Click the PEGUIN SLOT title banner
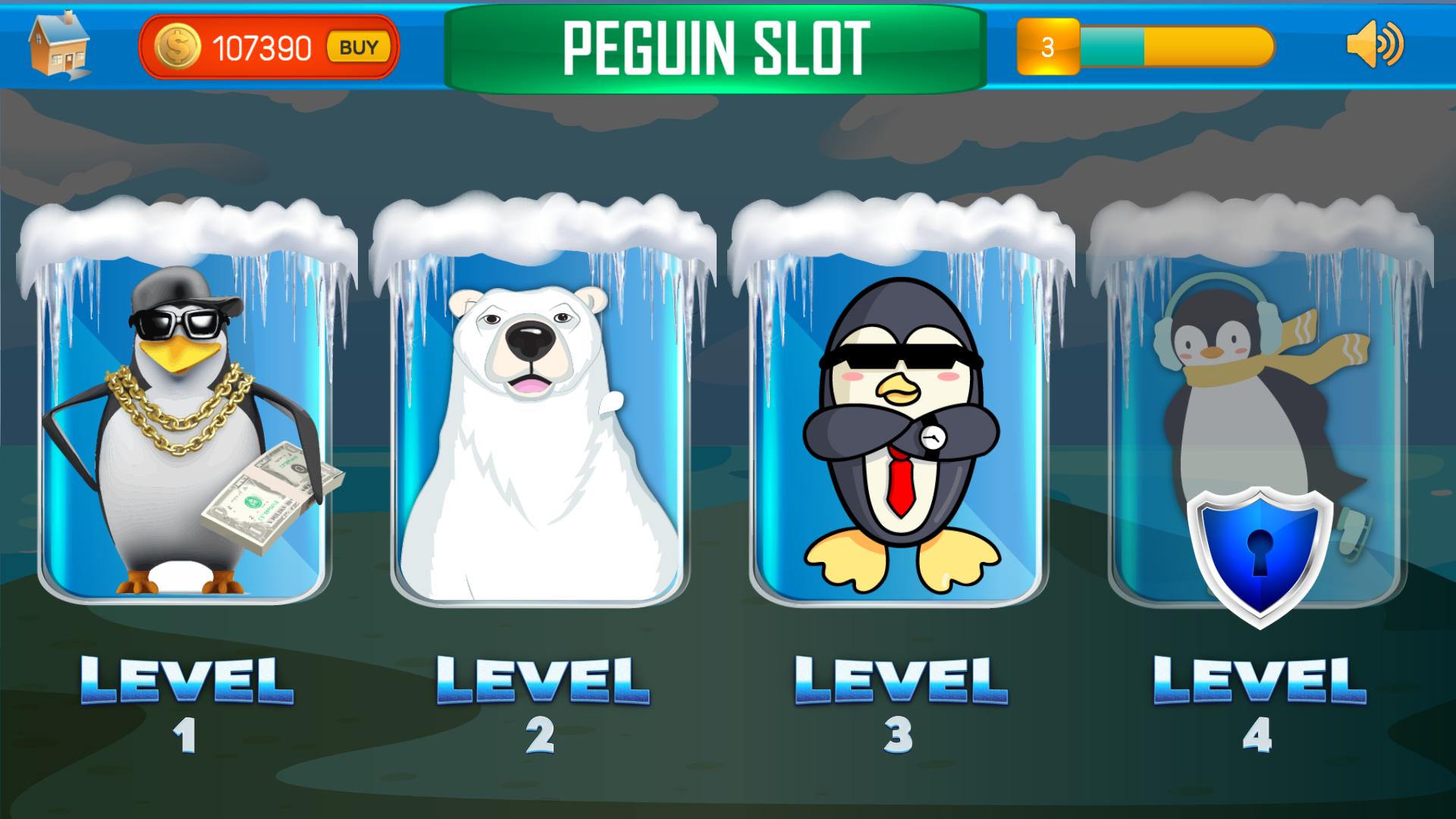The width and height of the screenshot is (1456, 819). (716, 45)
